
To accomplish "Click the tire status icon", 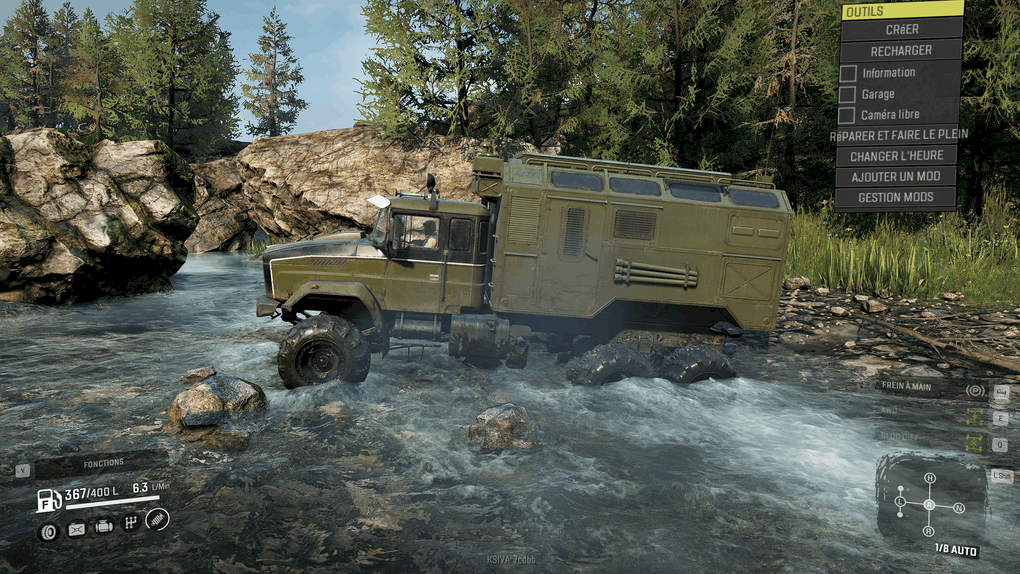I will tap(48, 531).
